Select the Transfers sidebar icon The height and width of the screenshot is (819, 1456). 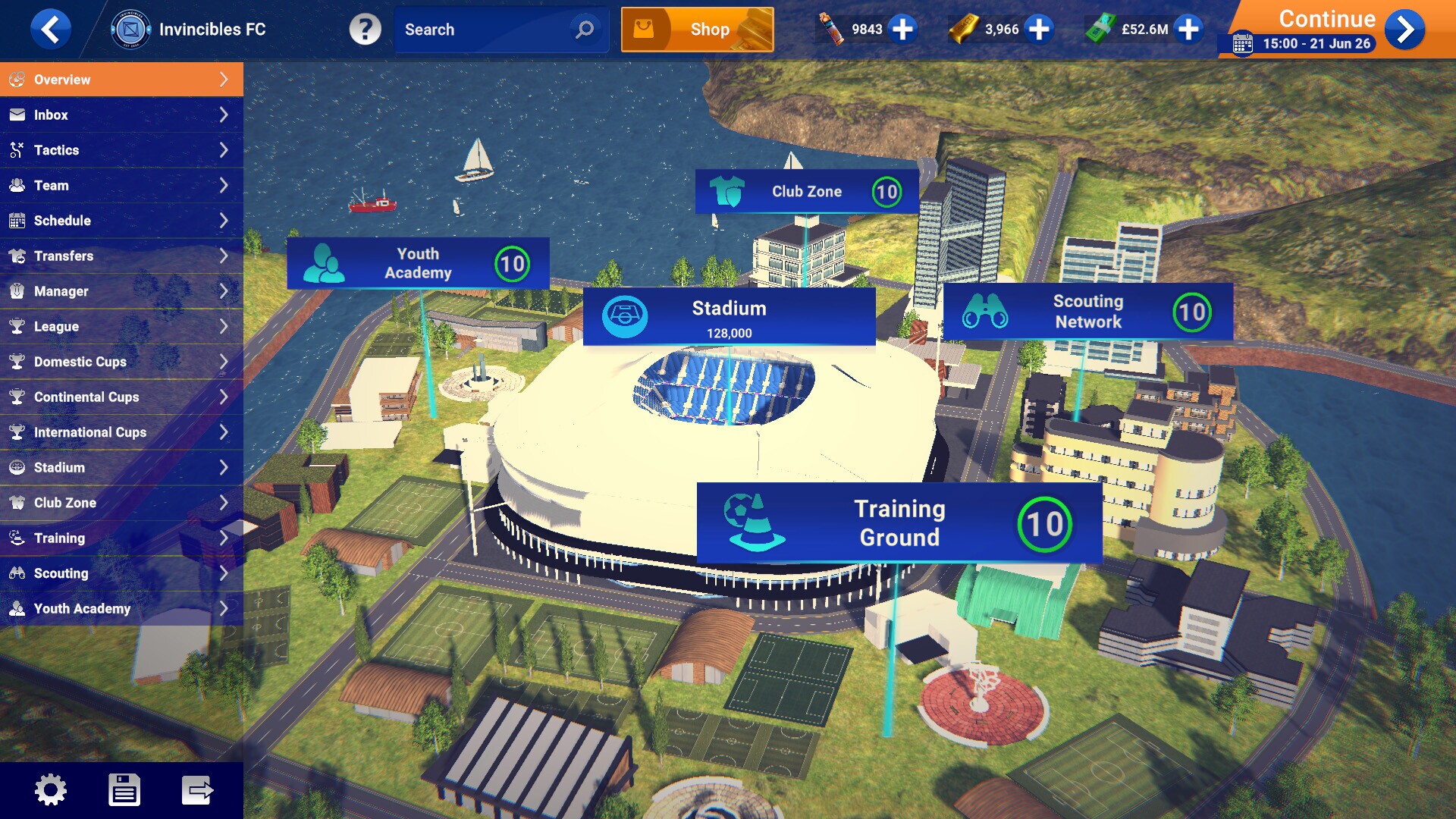click(16, 256)
